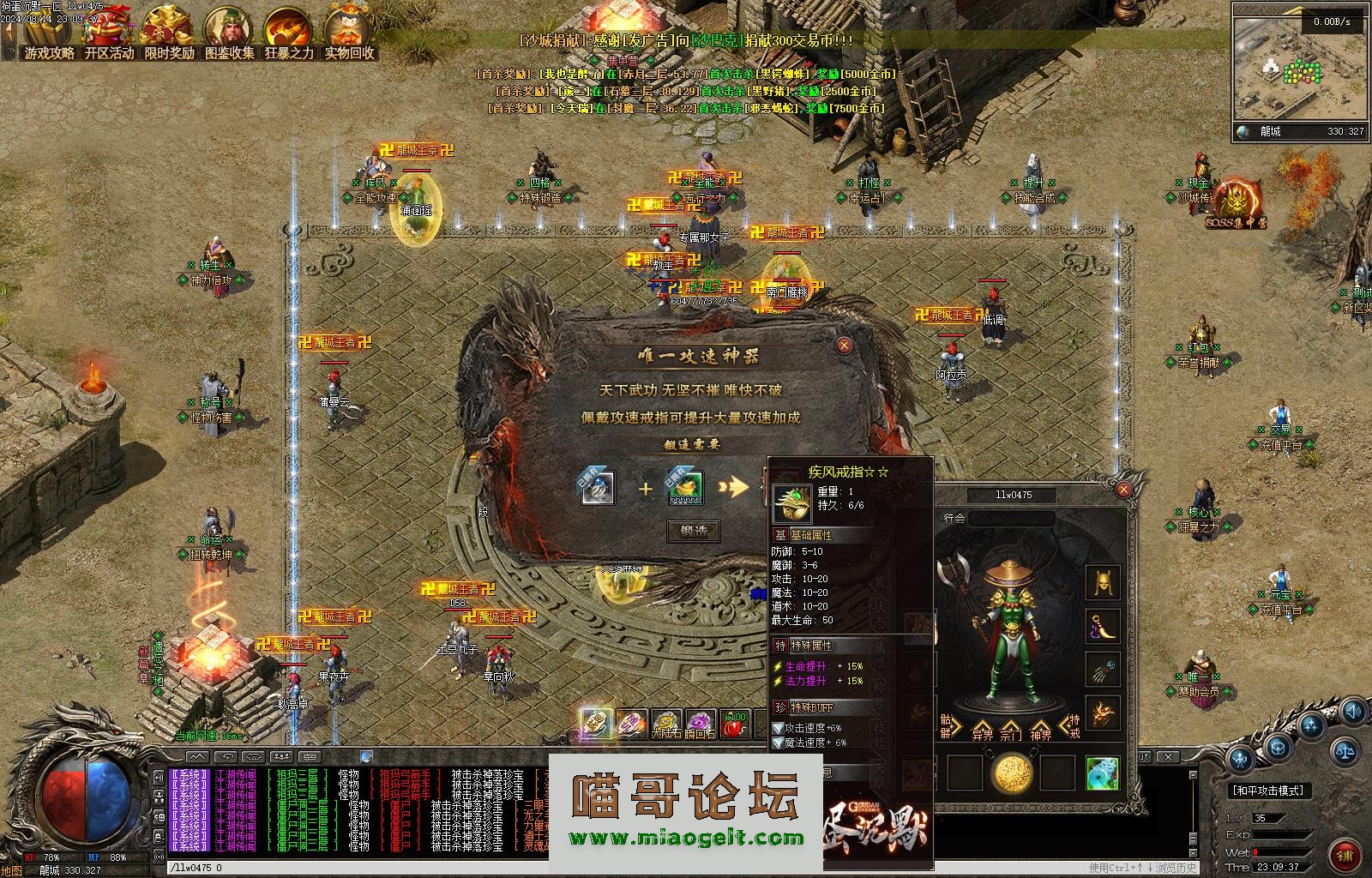Select the golden ingot forging material slot

coord(685,488)
